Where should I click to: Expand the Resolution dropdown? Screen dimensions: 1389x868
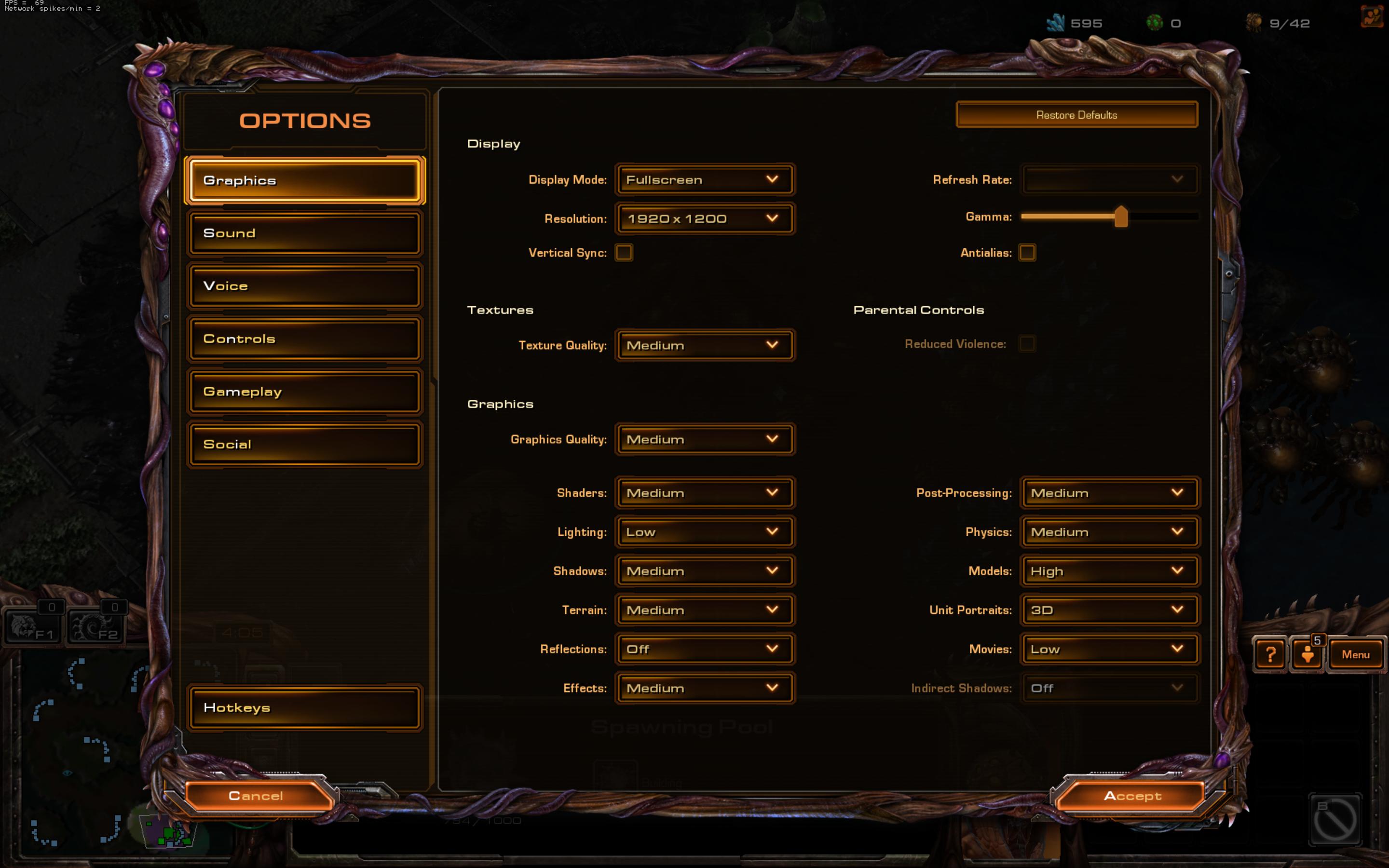(704, 219)
